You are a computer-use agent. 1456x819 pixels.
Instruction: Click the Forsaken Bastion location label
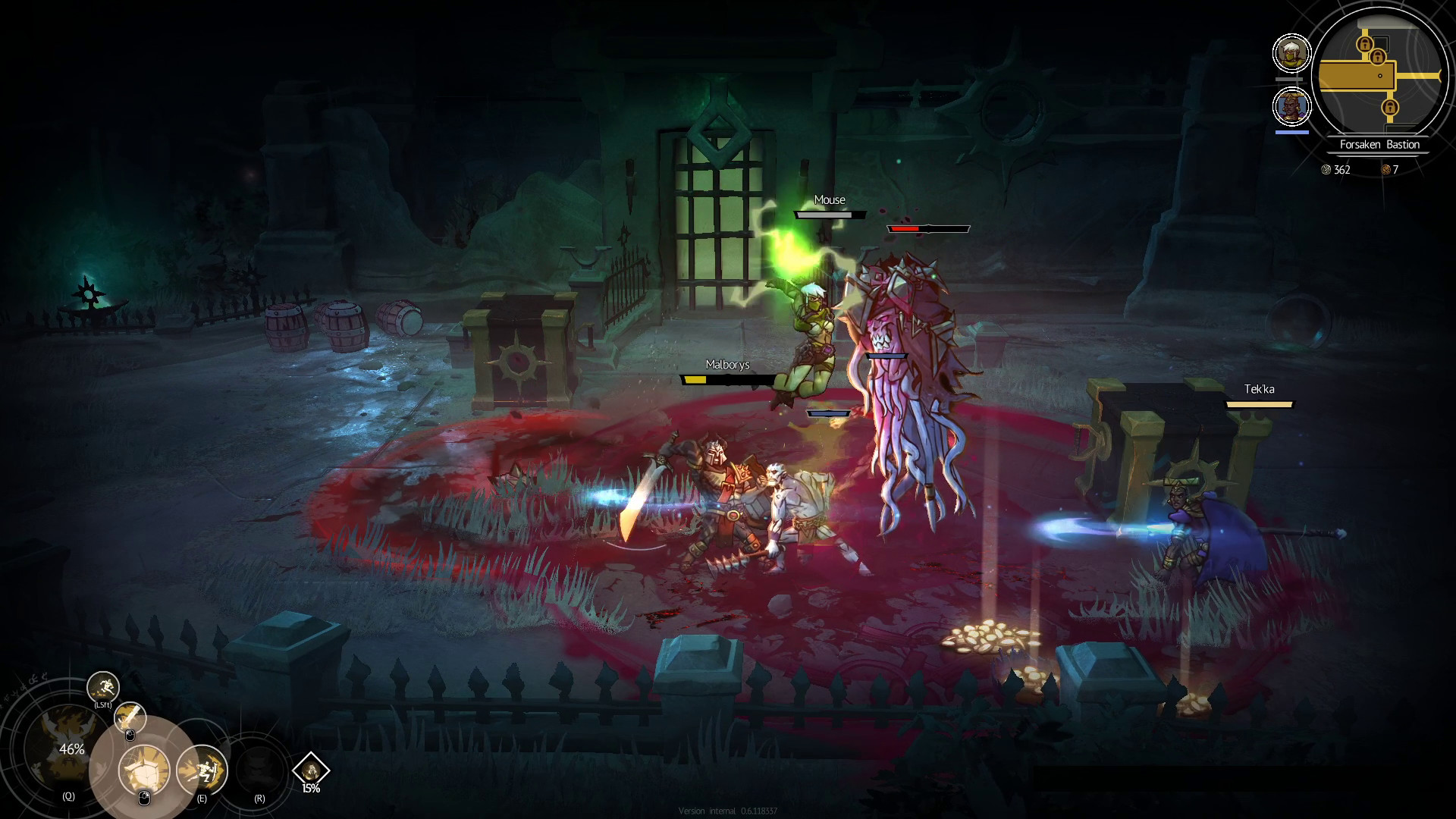point(1380,144)
